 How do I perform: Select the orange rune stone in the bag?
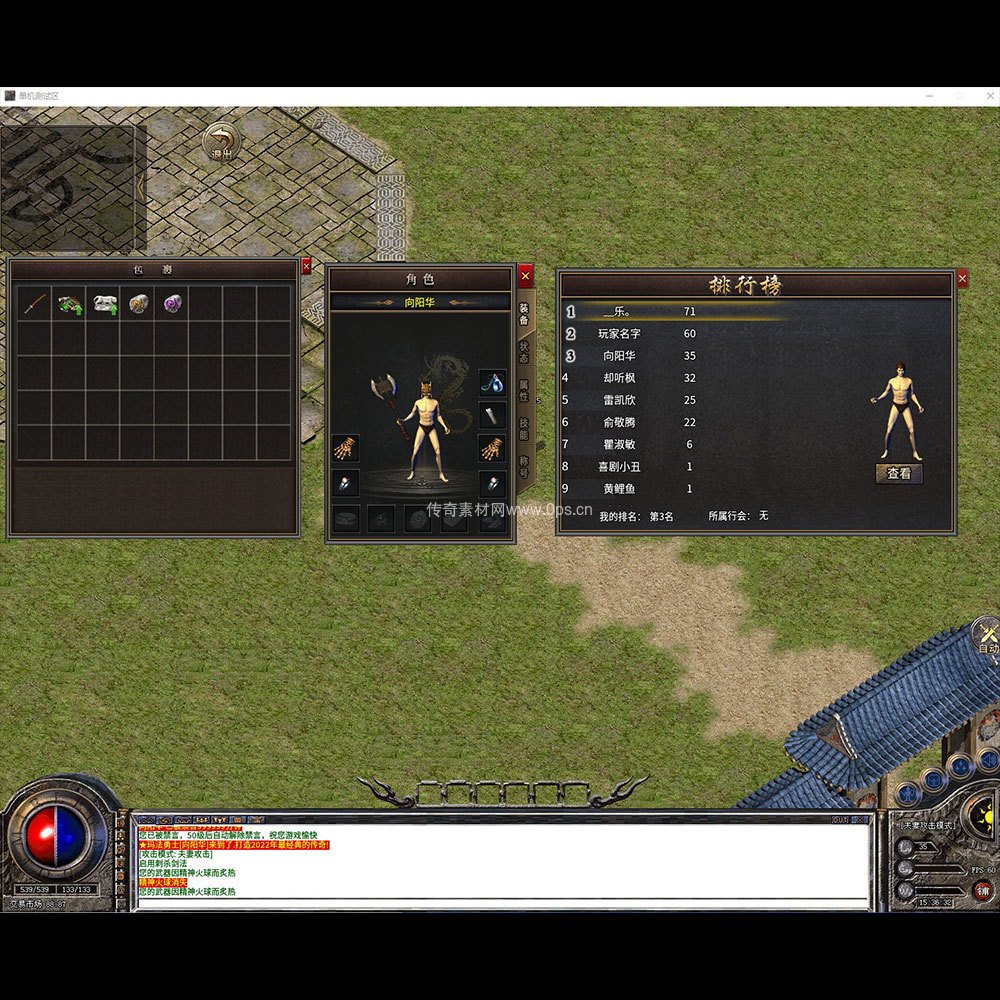point(138,304)
